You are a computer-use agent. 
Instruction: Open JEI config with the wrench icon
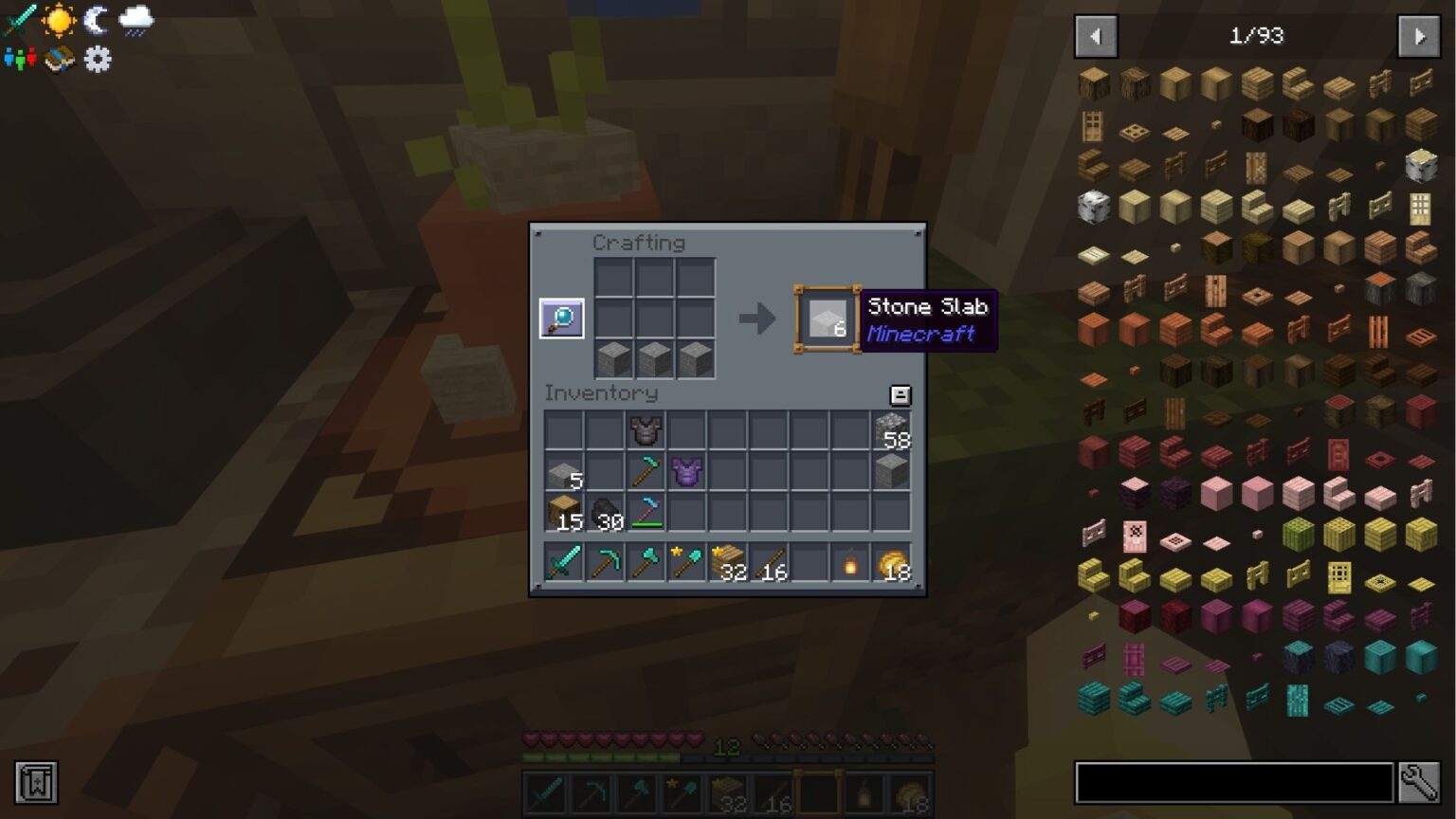(1418, 780)
